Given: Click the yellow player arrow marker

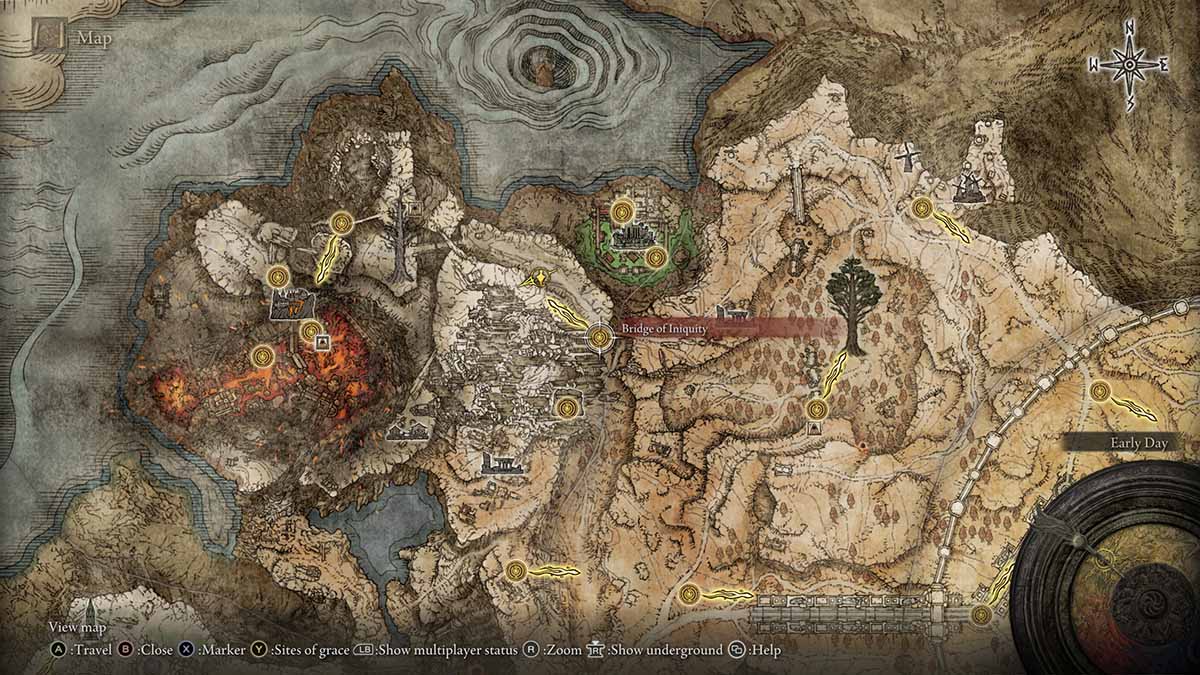Looking at the screenshot, I should [x=543, y=281].
